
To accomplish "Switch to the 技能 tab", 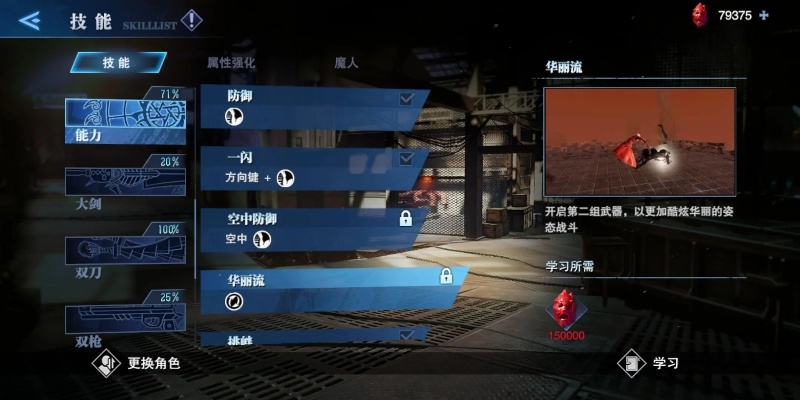I will coord(117,62).
